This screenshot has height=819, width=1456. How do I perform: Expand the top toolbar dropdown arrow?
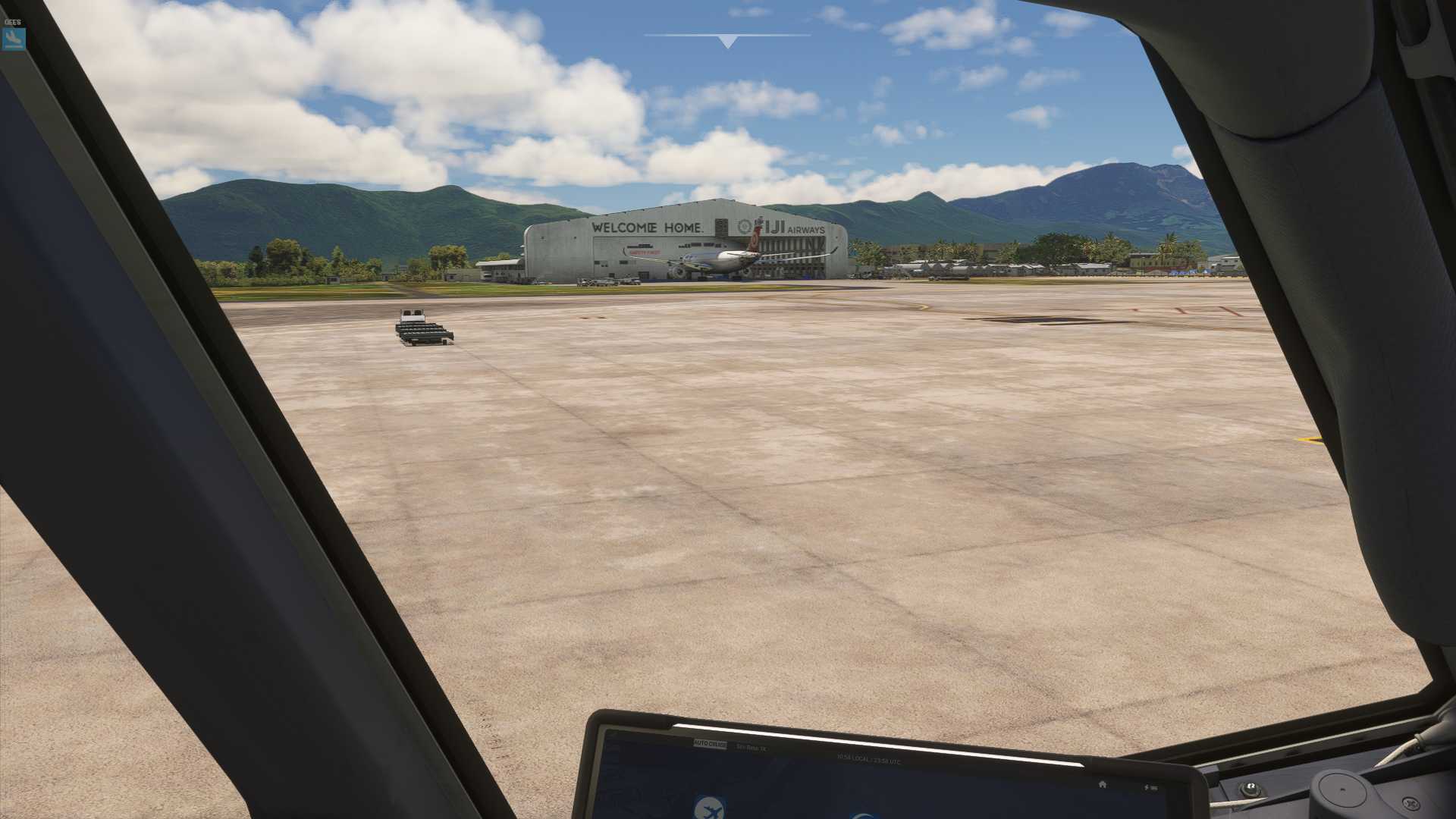tap(728, 42)
